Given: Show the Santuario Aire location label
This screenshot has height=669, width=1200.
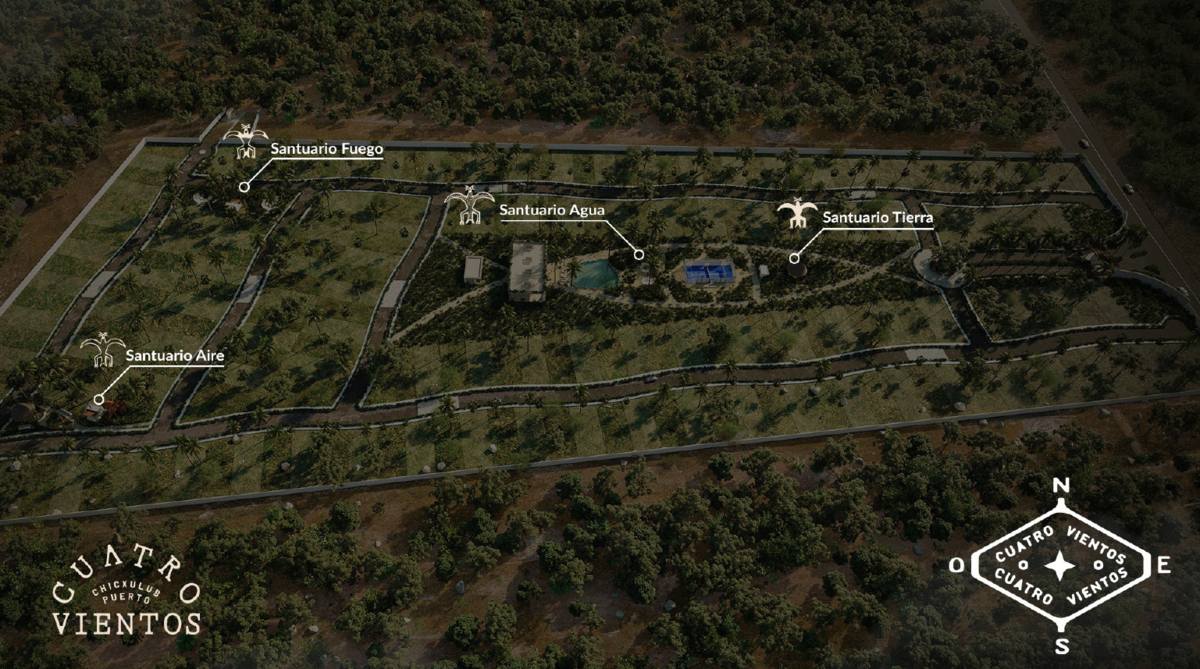Looking at the screenshot, I should [x=175, y=355].
